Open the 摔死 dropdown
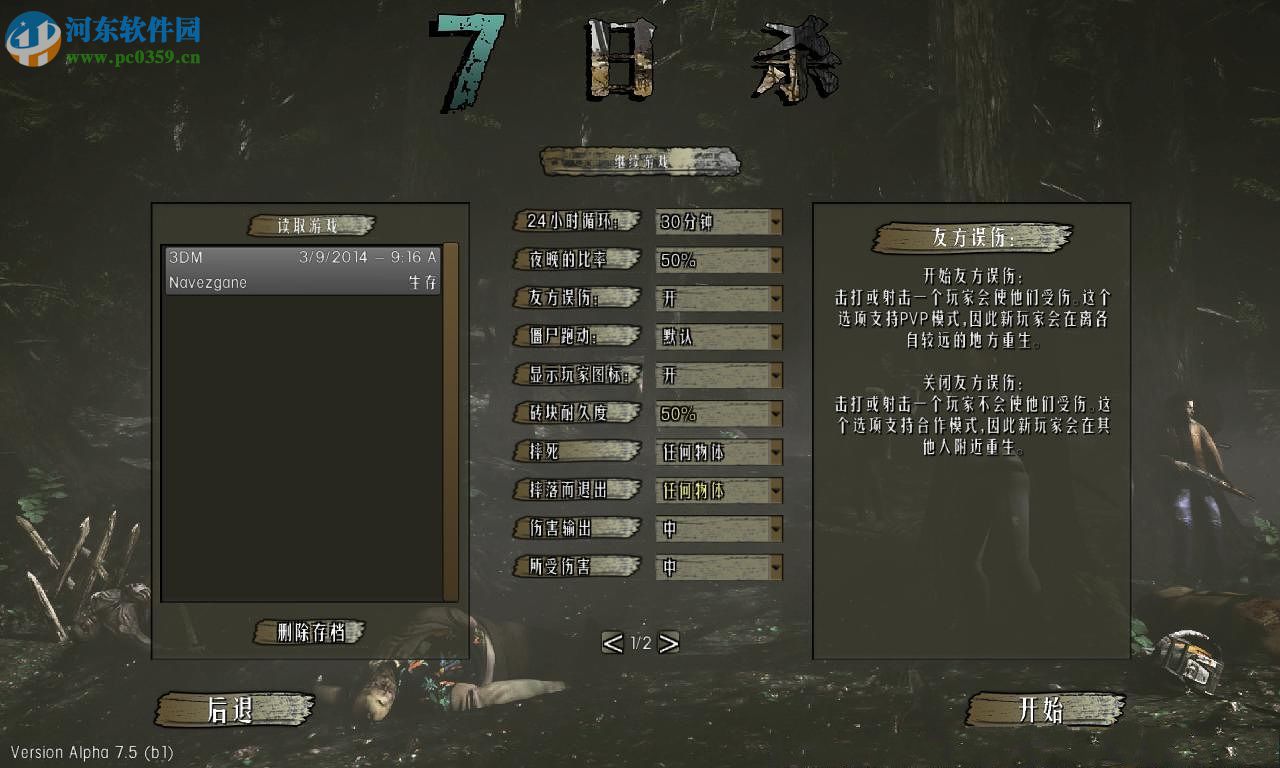This screenshot has width=1280, height=768. 719,452
